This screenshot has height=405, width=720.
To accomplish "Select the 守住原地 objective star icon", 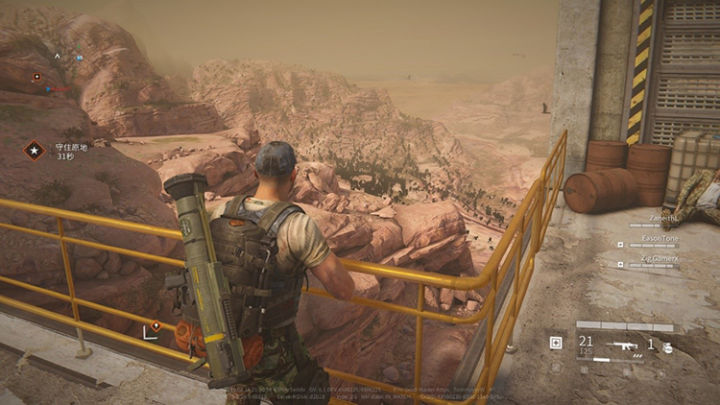I will pyautogui.click(x=35, y=150).
